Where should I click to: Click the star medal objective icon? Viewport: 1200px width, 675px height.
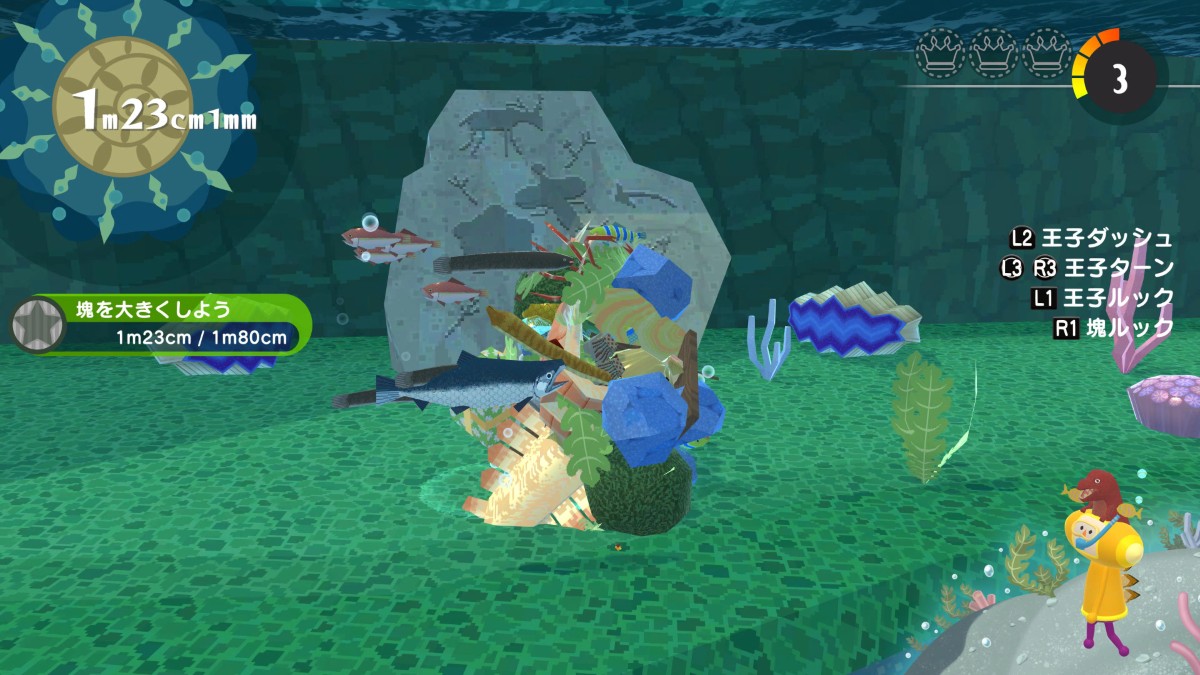pos(37,325)
